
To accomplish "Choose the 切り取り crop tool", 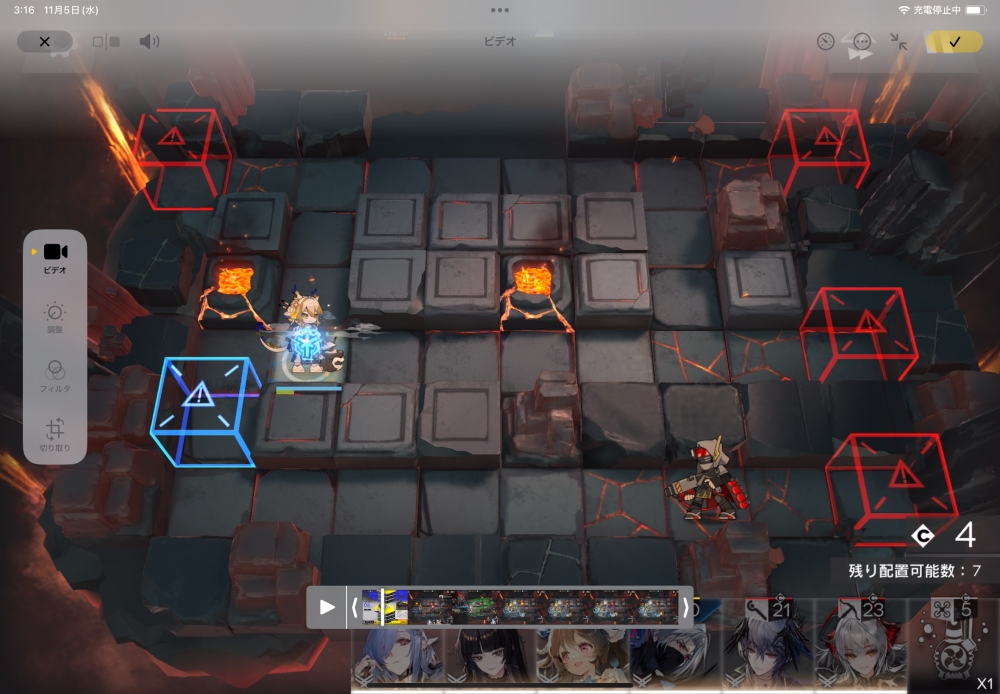I will (x=55, y=435).
